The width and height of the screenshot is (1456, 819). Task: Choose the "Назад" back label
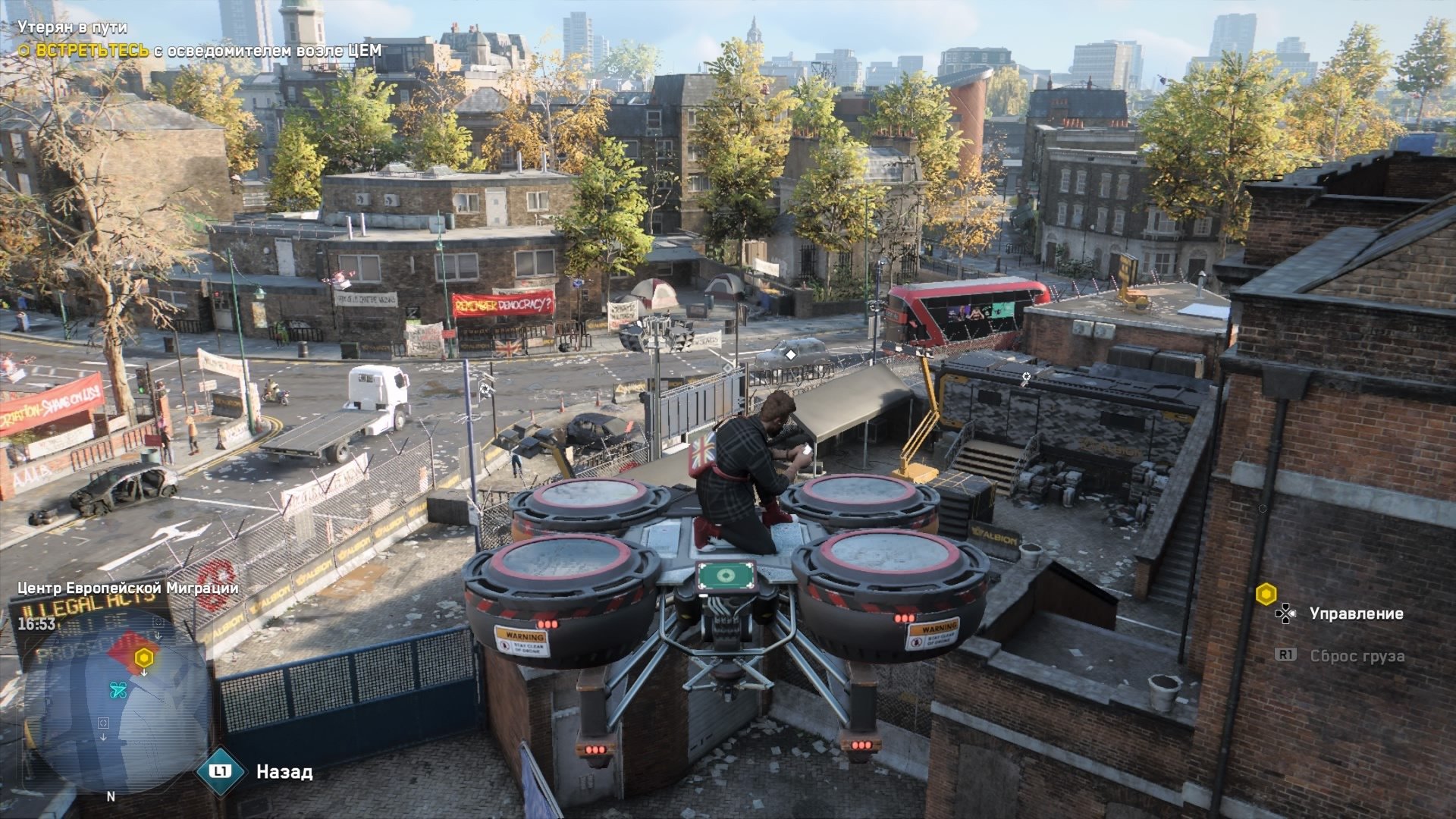284,772
